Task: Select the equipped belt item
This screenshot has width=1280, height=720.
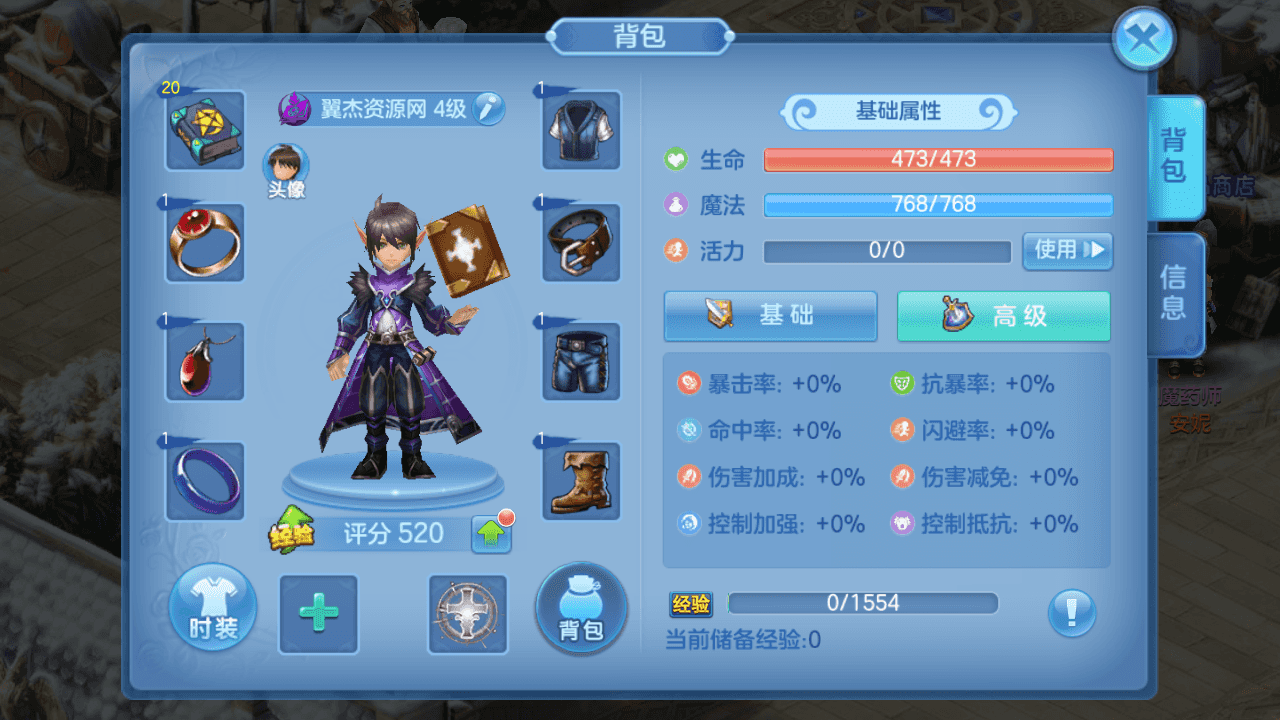Action: click(580, 243)
